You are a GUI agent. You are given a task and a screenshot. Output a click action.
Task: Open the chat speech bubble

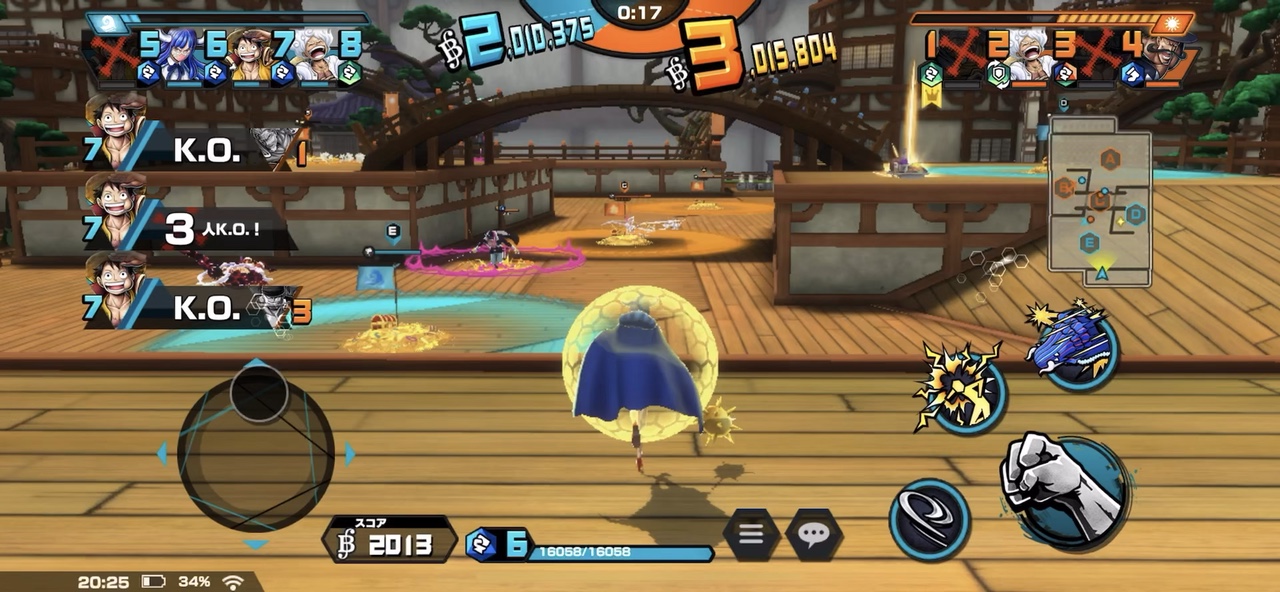(813, 535)
